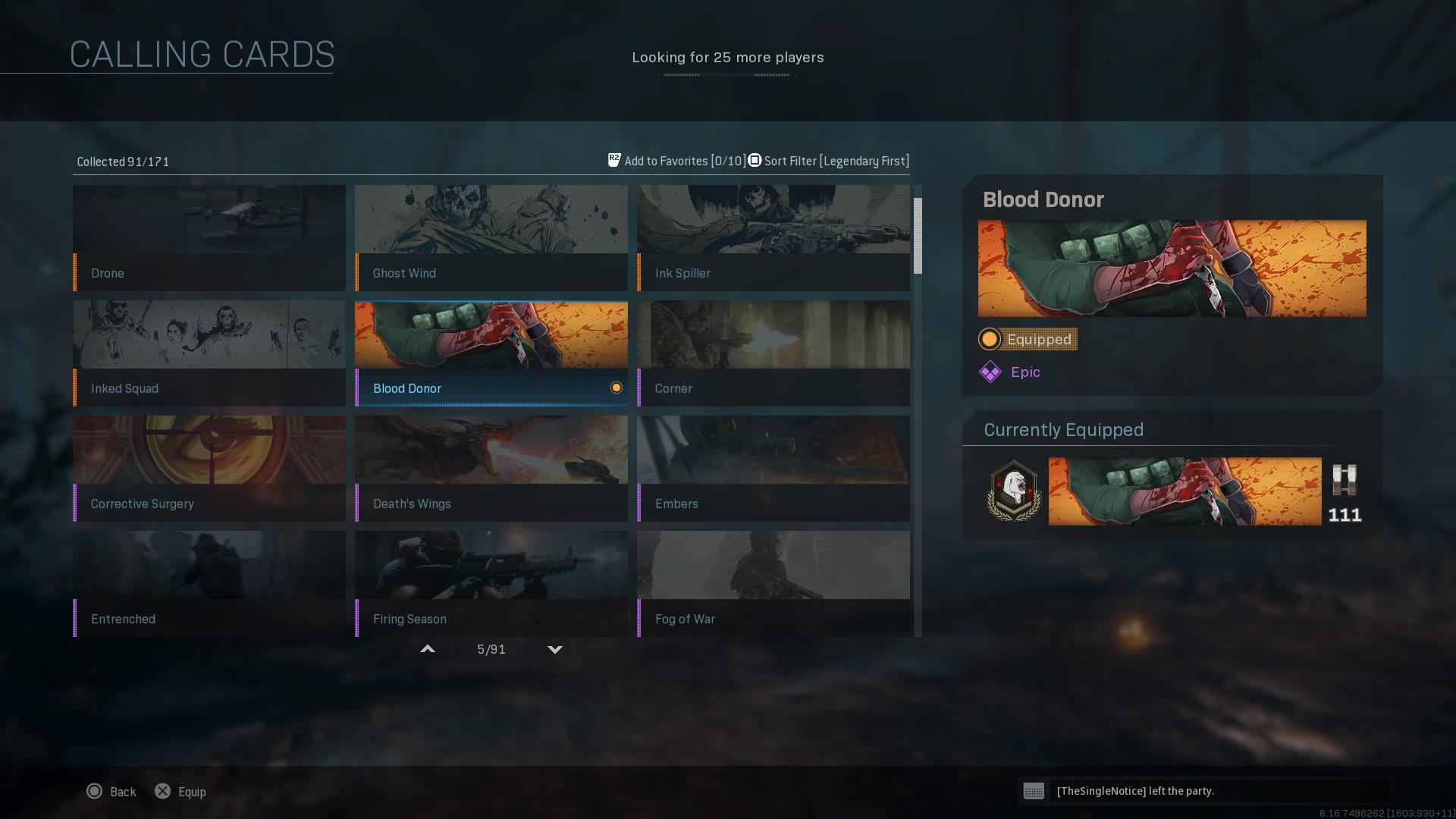Select the Embers calling card
1456x819 pixels.
point(773,469)
